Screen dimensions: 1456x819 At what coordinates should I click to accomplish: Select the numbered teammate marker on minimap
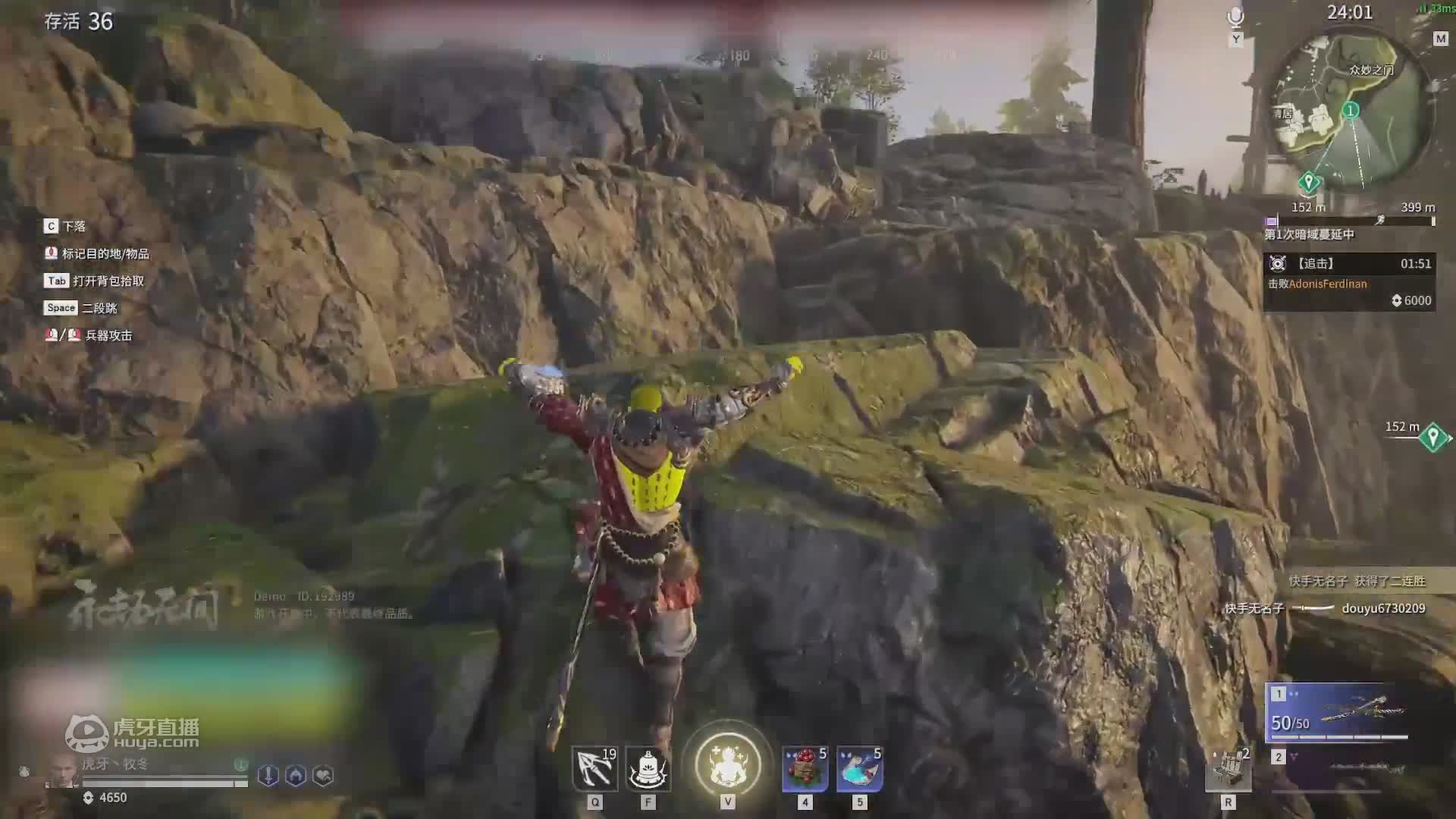(x=1350, y=111)
